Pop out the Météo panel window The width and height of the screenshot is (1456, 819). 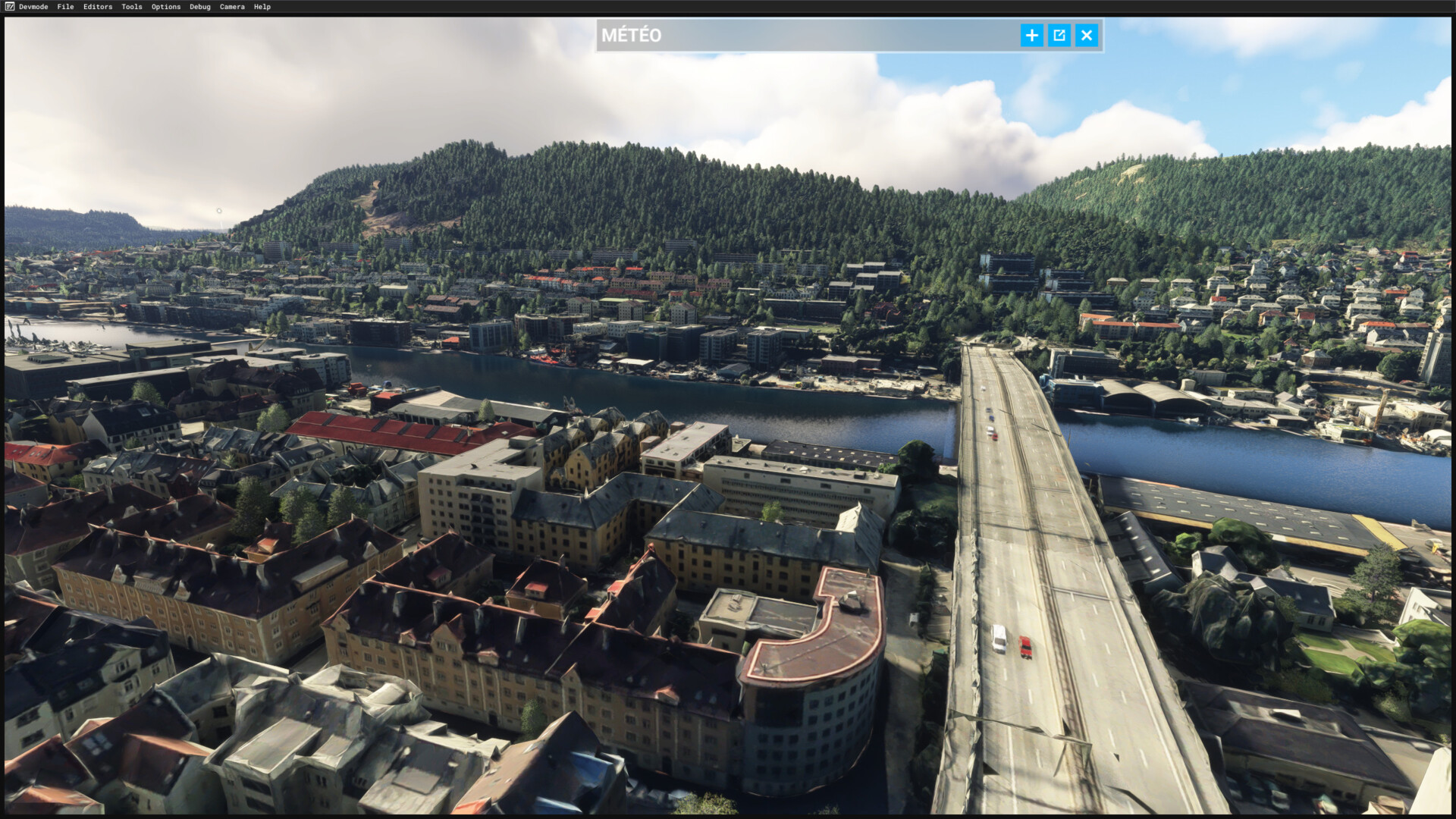click(1059, 35)
